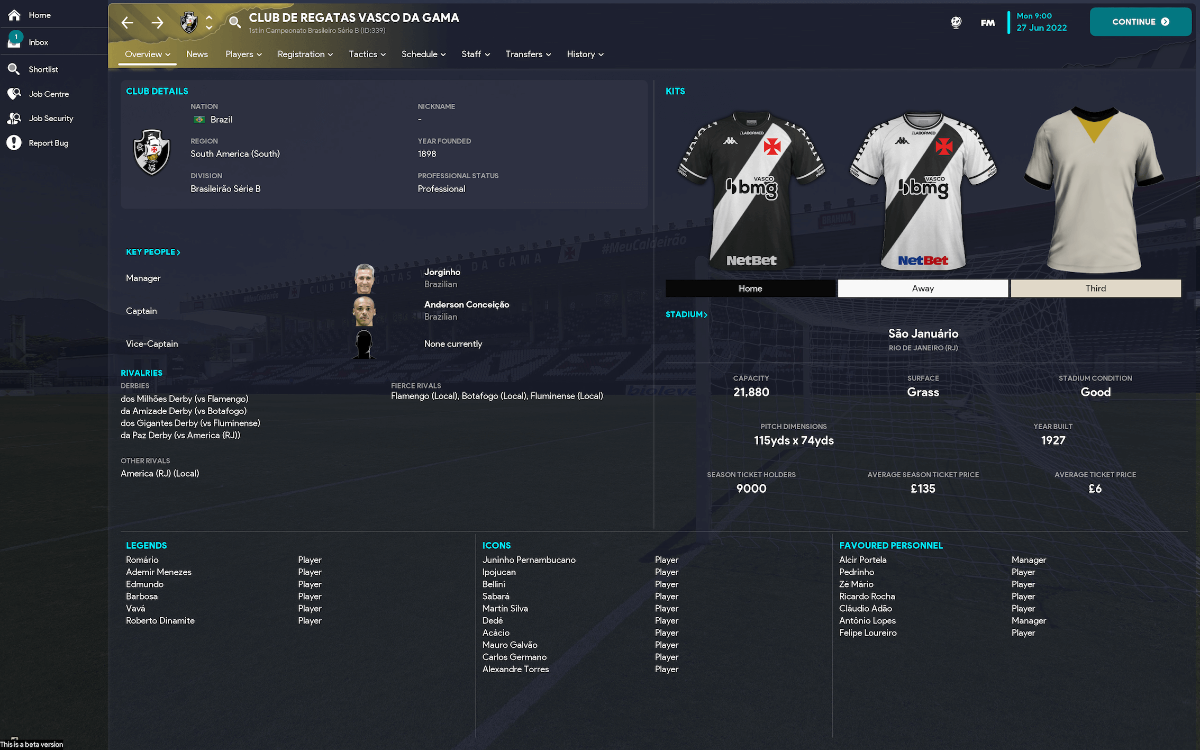Select Report Bug in sidebar
Image resolution: width=1200 pixels, height=750 pixels.
[48, 143]
